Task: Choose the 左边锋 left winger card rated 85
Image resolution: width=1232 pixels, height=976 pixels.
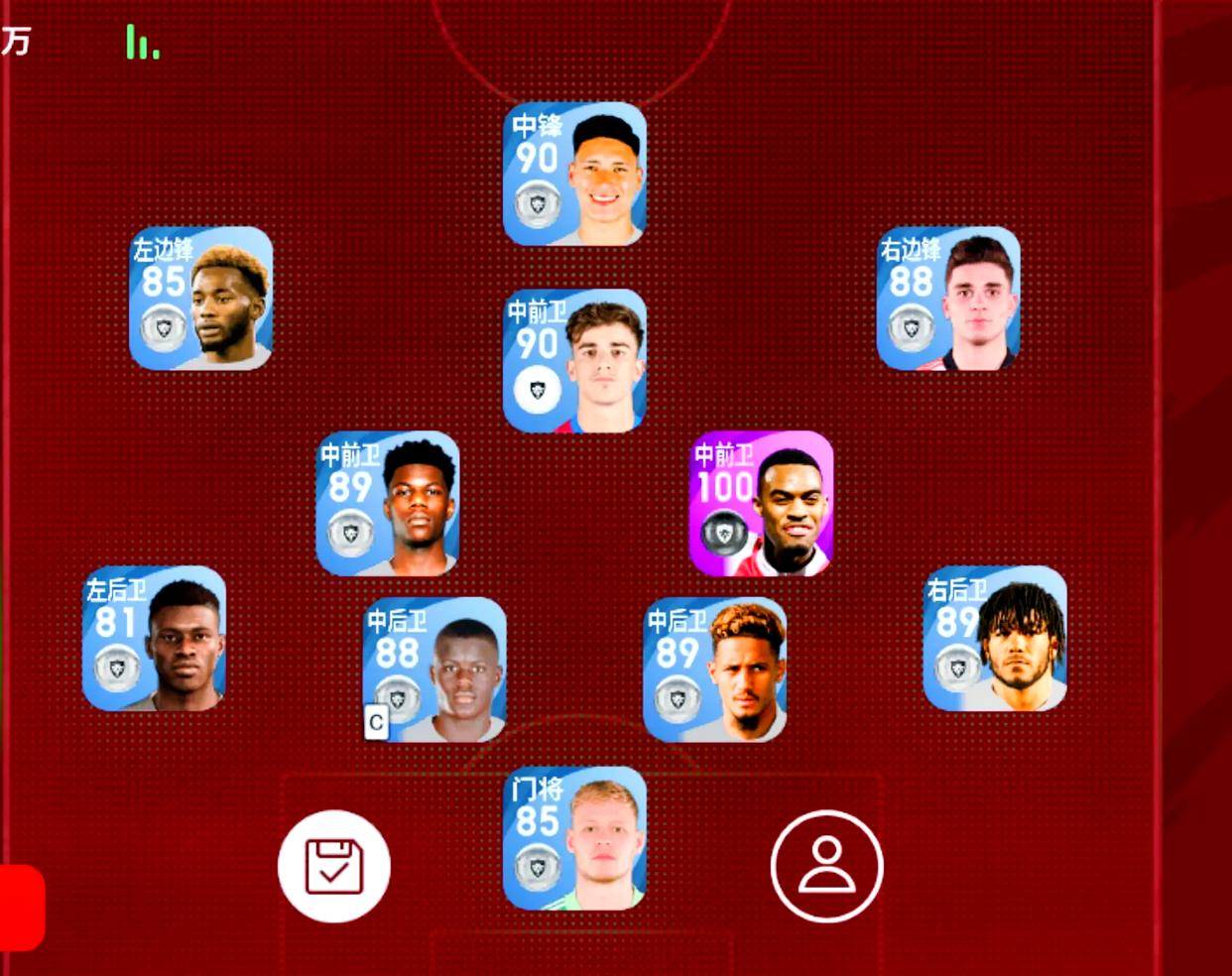Action: click(x=201, y=299)
